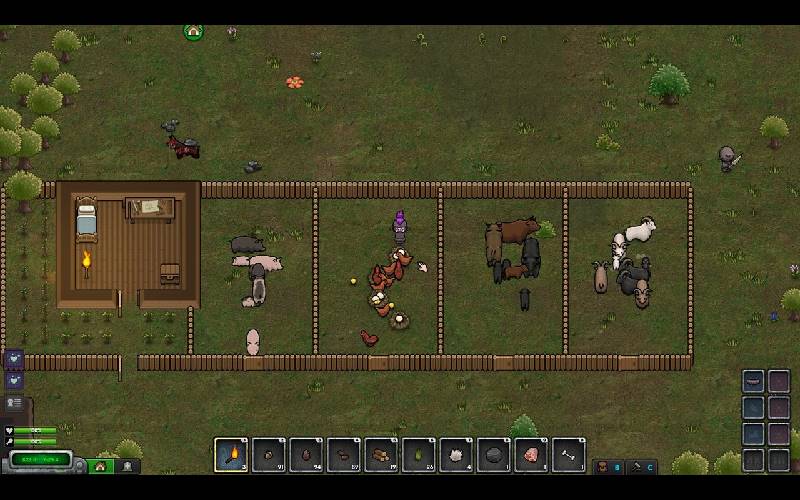Select the equipped hat equipment slot
The image size is (800, 500).
[754, 381]
